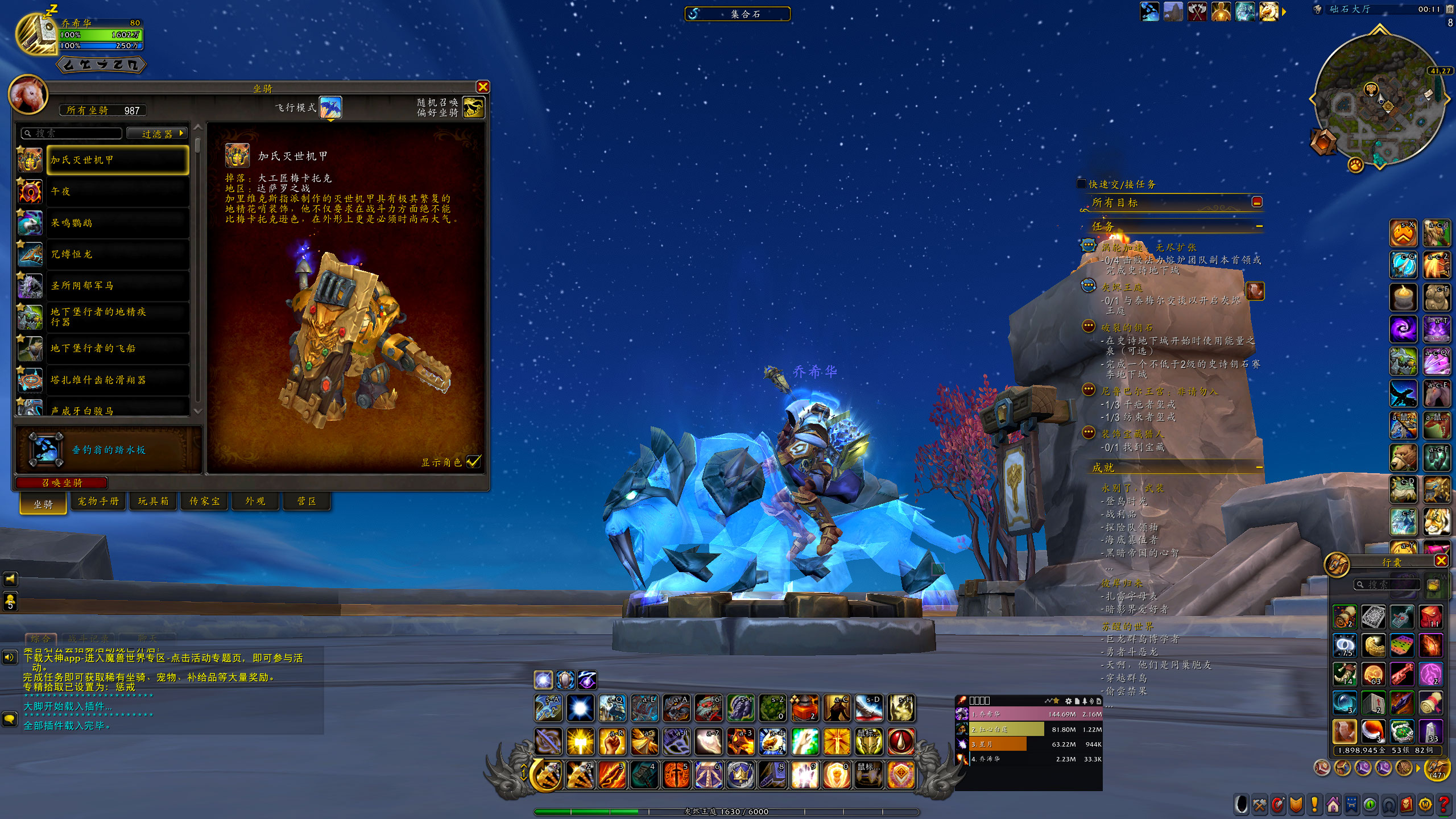
Task: Select the 塔扎维什齿轮滑翔器 mount row
Action: point(118,379)
